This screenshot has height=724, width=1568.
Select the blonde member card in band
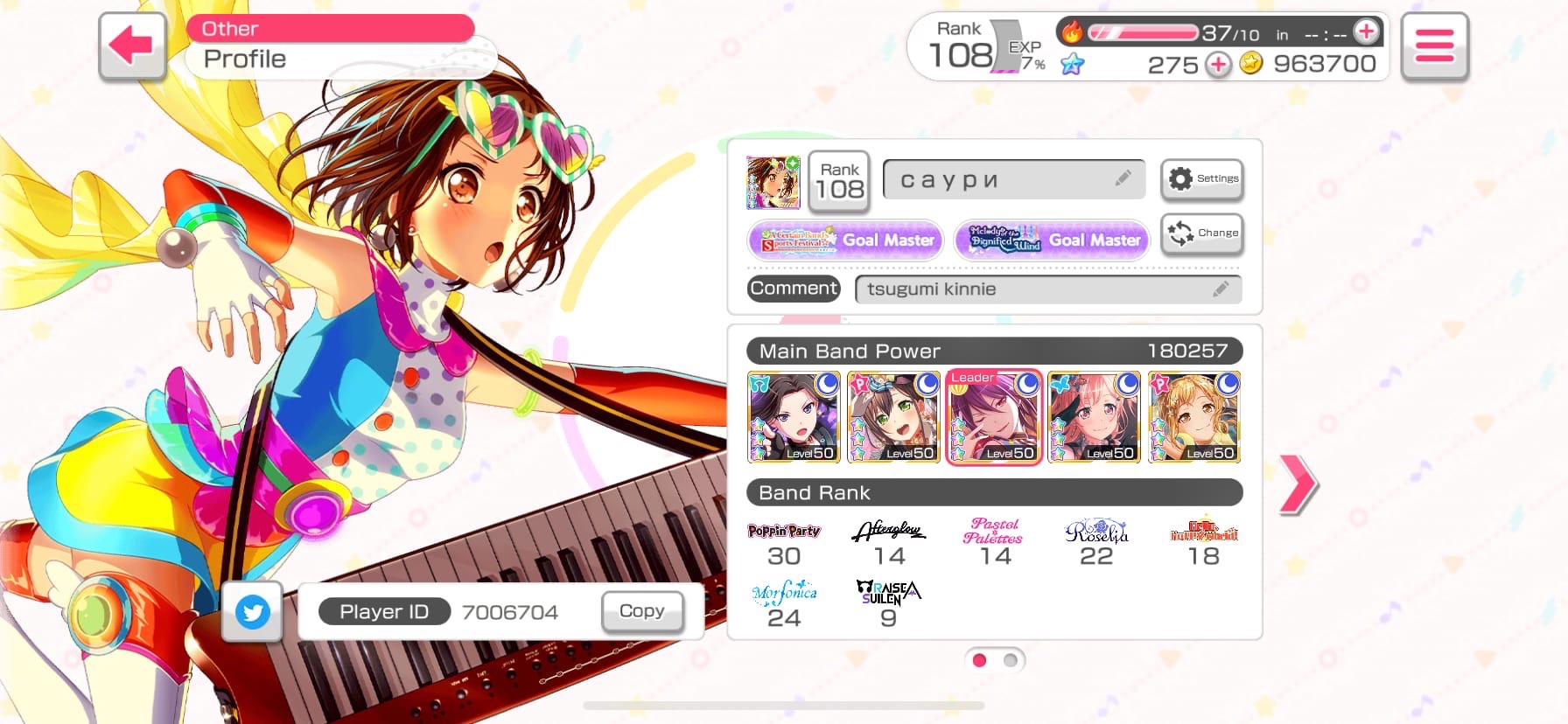[x=1194, y=417]
